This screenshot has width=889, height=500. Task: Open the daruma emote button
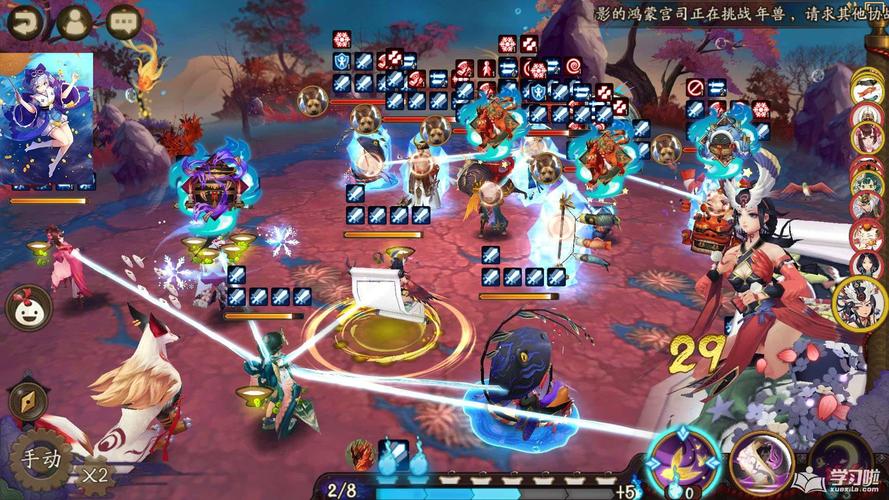pyautogui.click(x=27, y=307)
